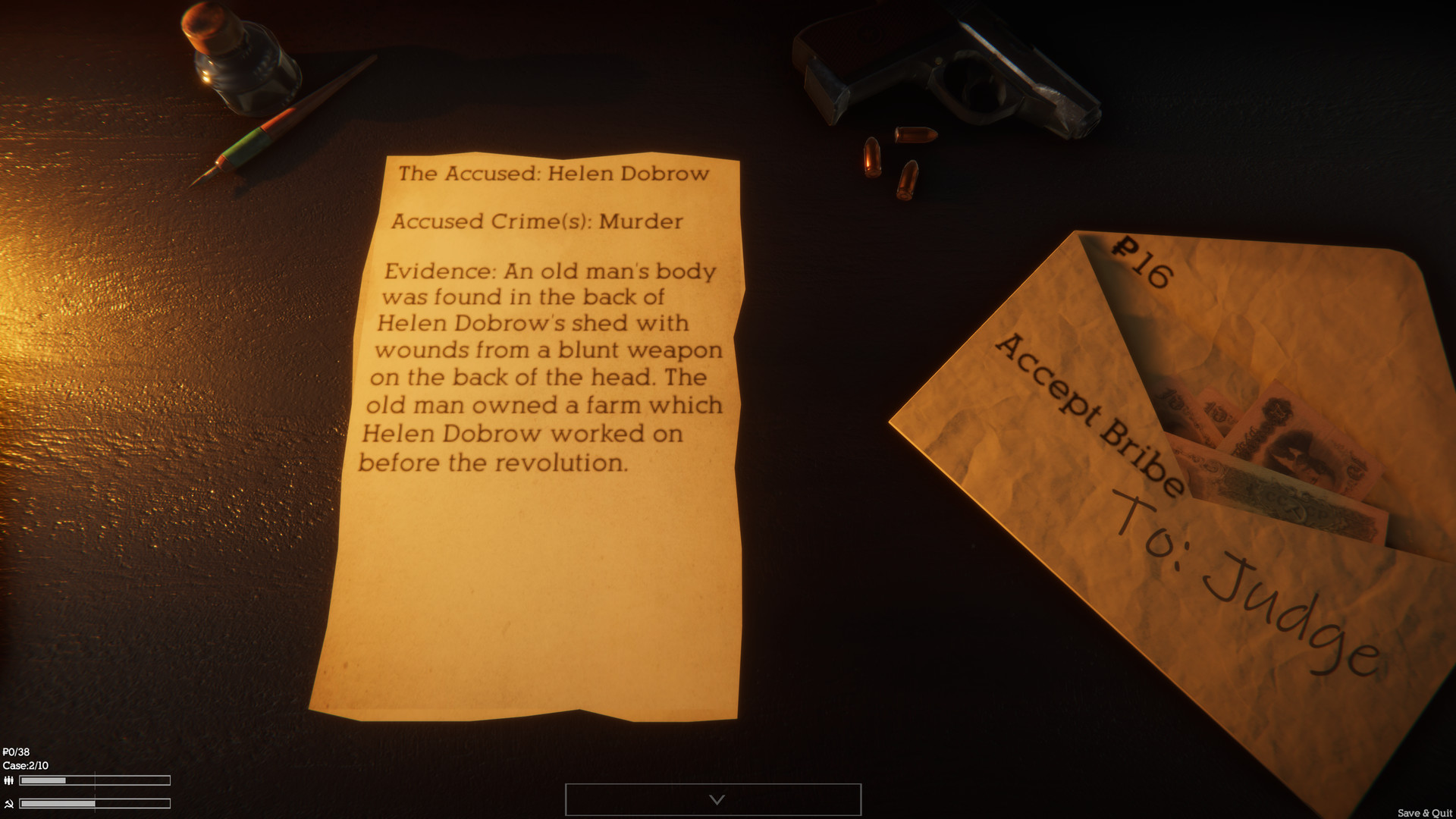
Task: Select the ink bottle at top left
Action: point(243,57)
